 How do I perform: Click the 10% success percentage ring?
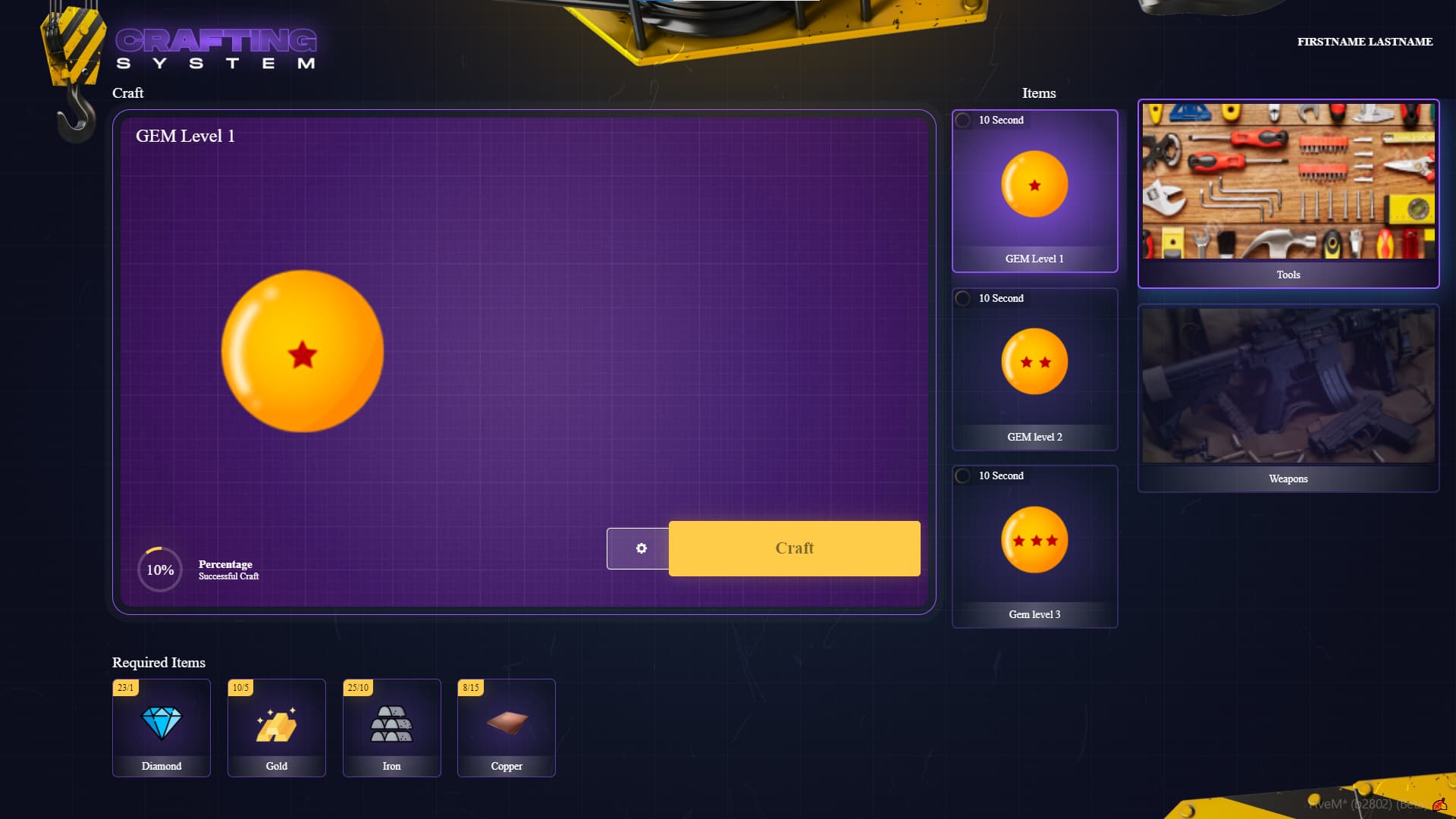pyautogui.click(x=159, y=570)
